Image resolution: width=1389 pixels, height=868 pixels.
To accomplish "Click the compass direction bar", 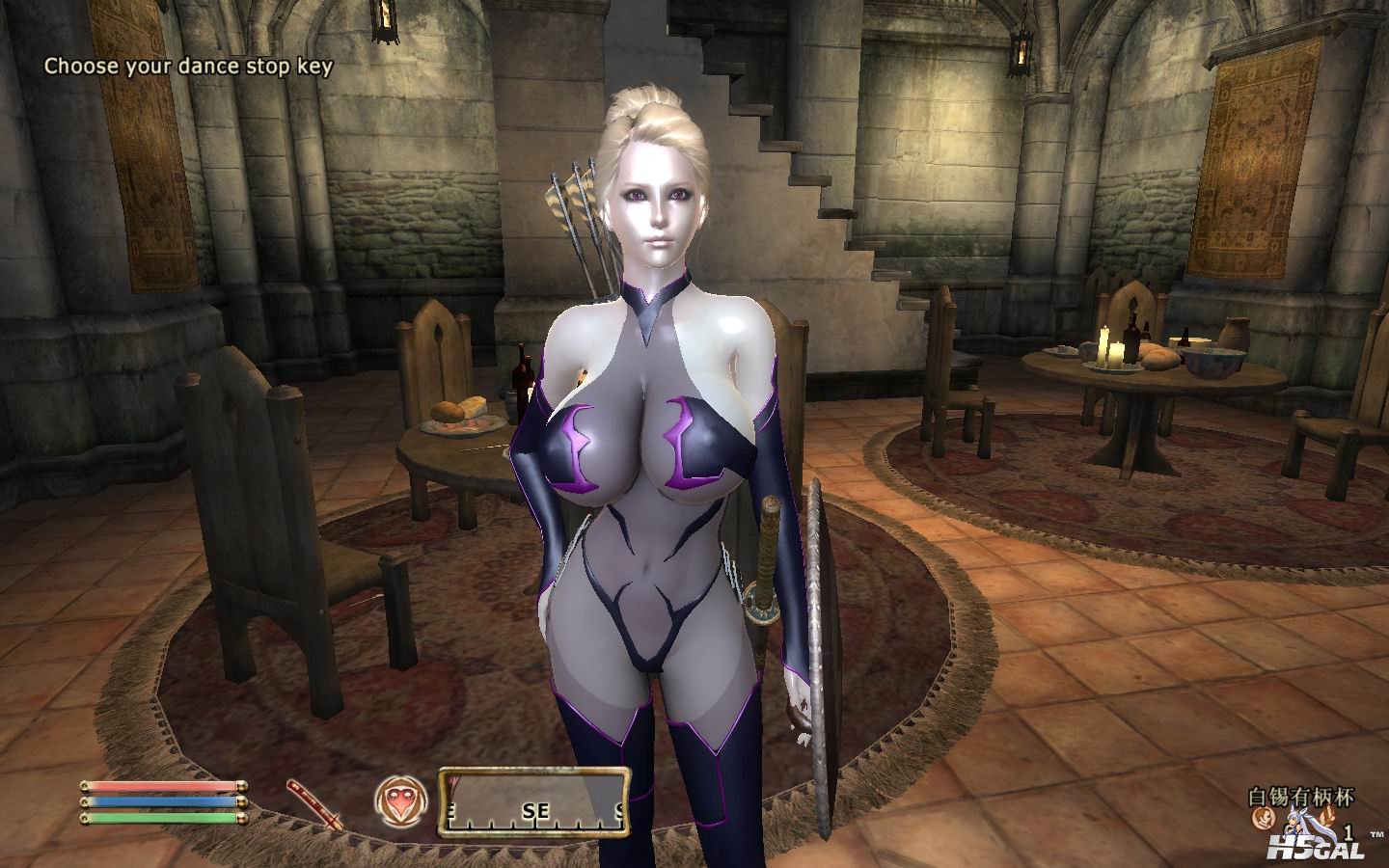I will click(533, 802).
